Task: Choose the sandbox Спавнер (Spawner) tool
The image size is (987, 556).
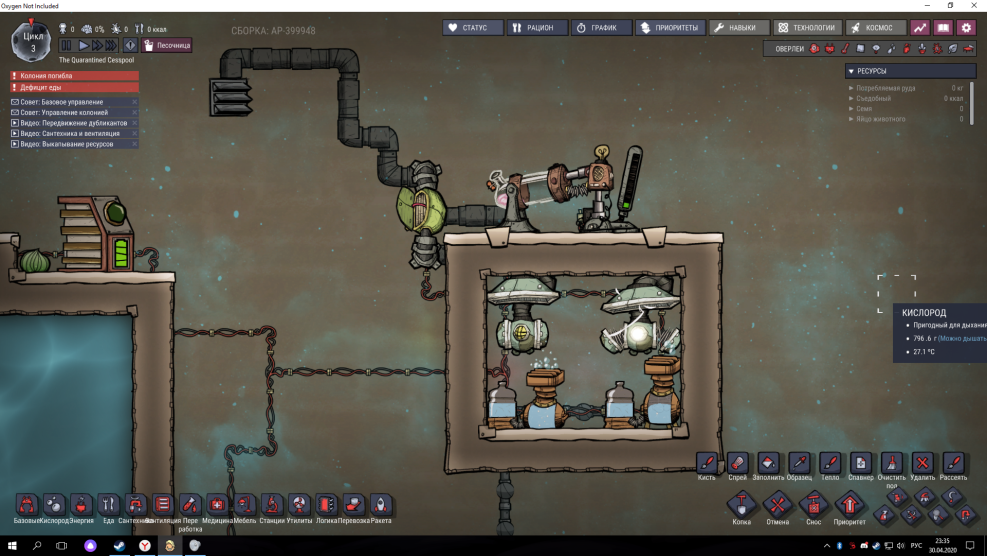Action: pyautogui.click(x=860, y=463)
